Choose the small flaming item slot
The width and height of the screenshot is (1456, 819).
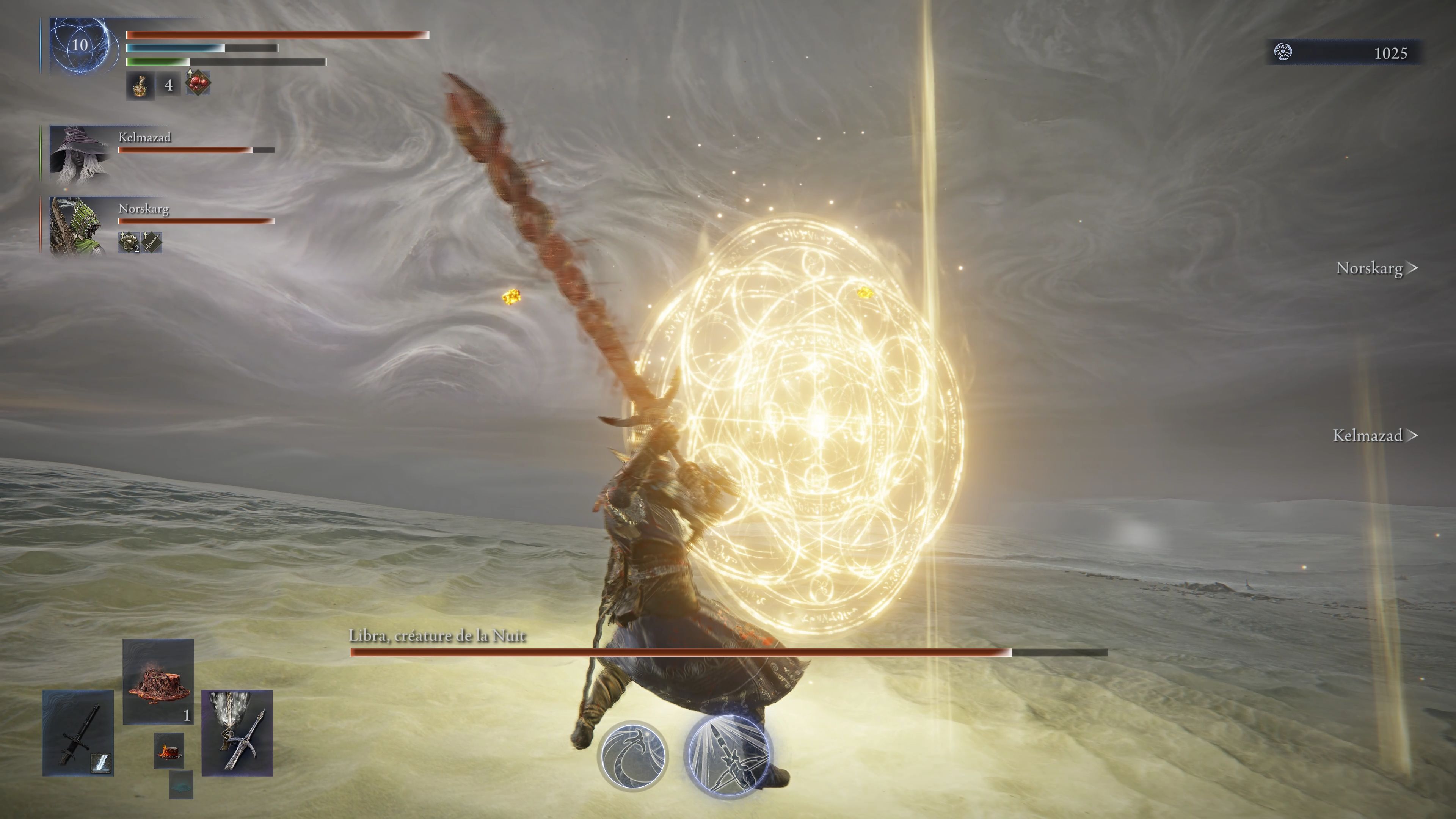tap(169, 751)
